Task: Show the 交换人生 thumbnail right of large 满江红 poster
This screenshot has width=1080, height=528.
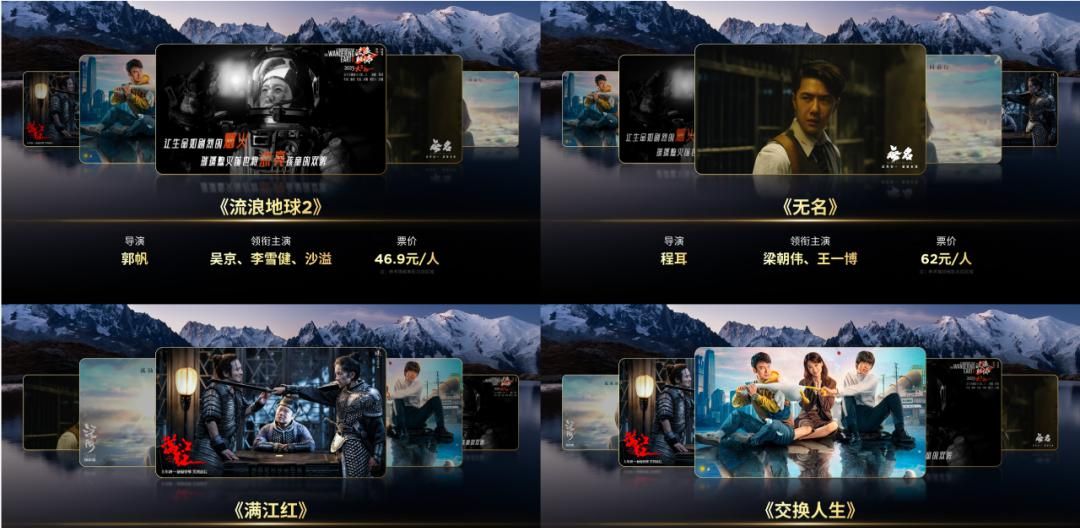Action: click(x=424, y=412)
